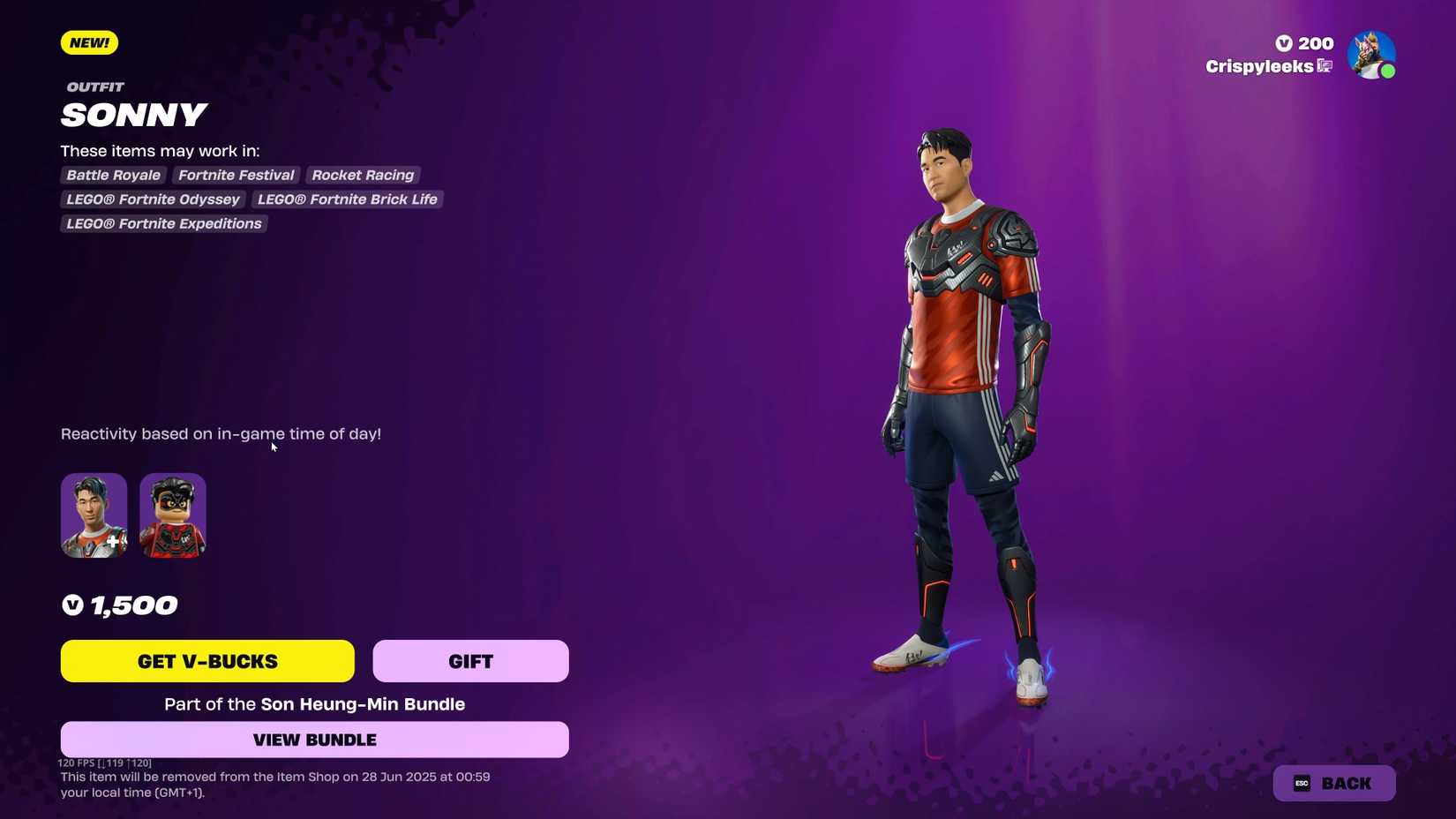
Task: Toggle the Battle Royale compatibility tag
Action: click(x=112, y=175)
